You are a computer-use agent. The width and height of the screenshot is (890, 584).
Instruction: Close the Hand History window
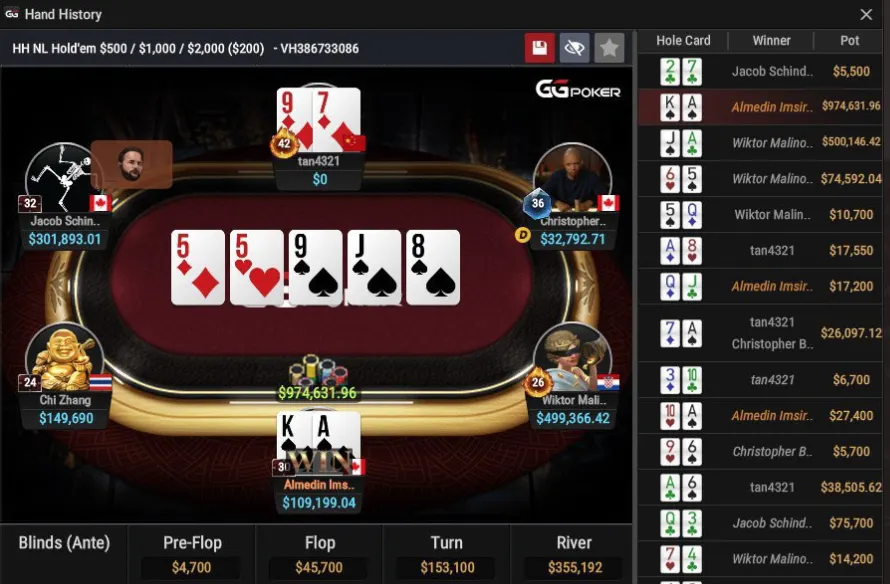pyautogui.click(x=866, y=15)
